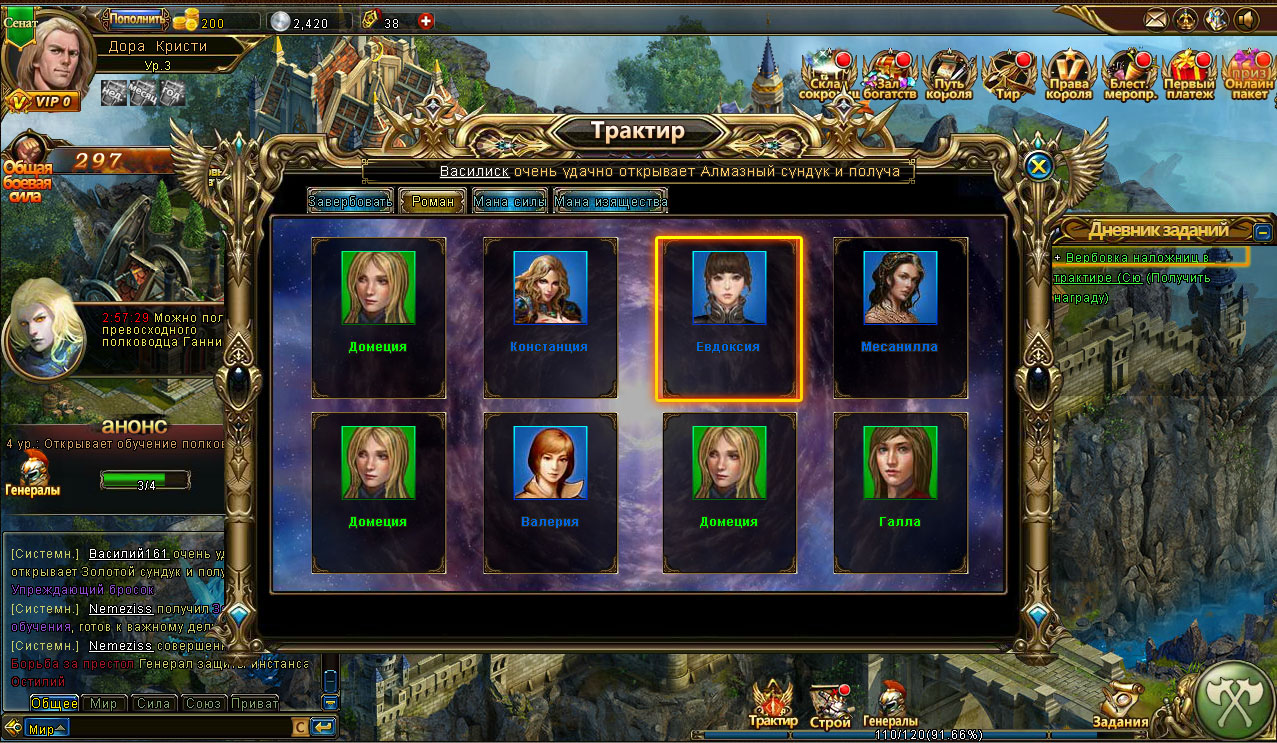
Task: Switch chat to the Приват tab
Action: click(254, 703)
